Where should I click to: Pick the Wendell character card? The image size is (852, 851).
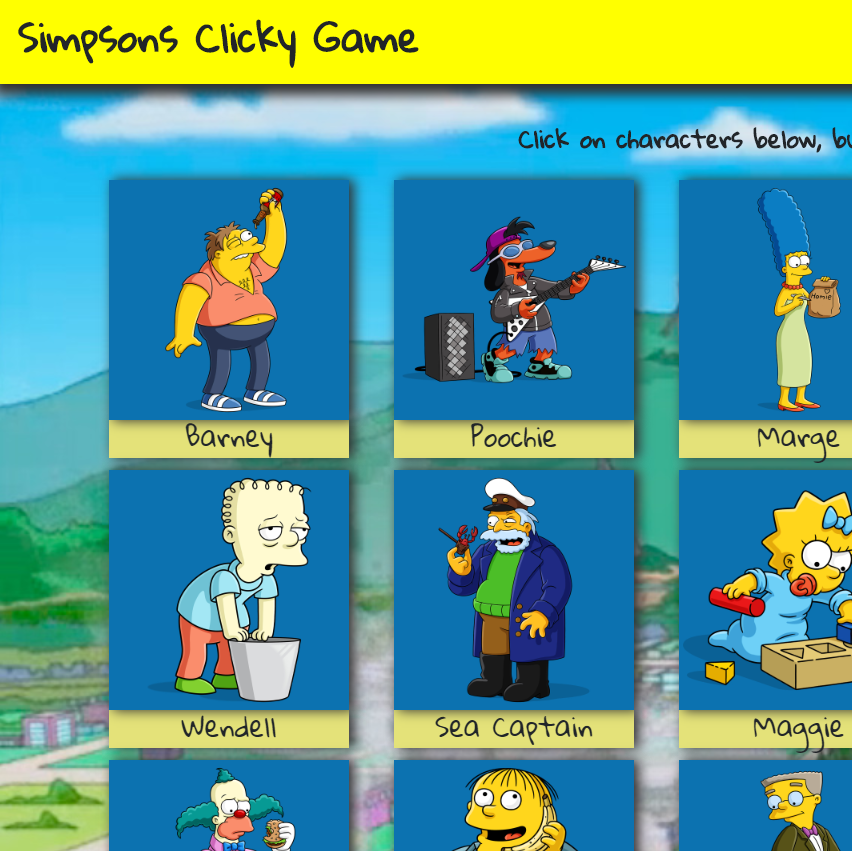coord(229,590)
